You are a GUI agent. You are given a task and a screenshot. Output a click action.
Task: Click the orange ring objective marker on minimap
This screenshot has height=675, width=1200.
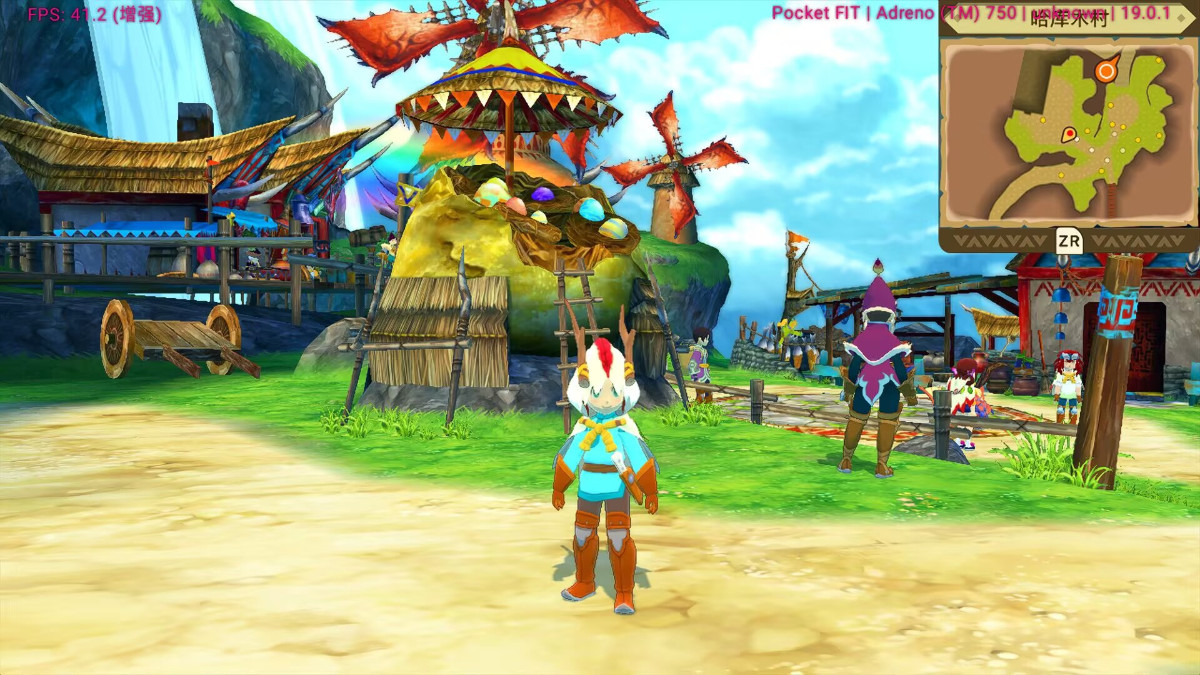[1106, 71]
